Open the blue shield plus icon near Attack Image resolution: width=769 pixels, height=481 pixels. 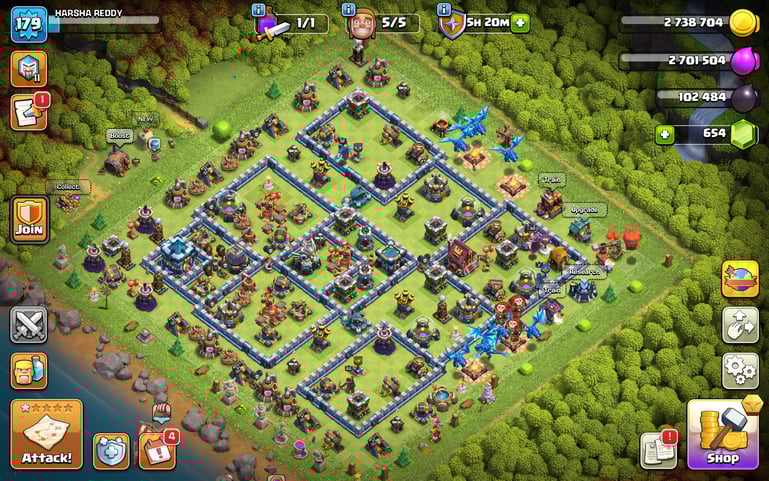pos(111,450)
